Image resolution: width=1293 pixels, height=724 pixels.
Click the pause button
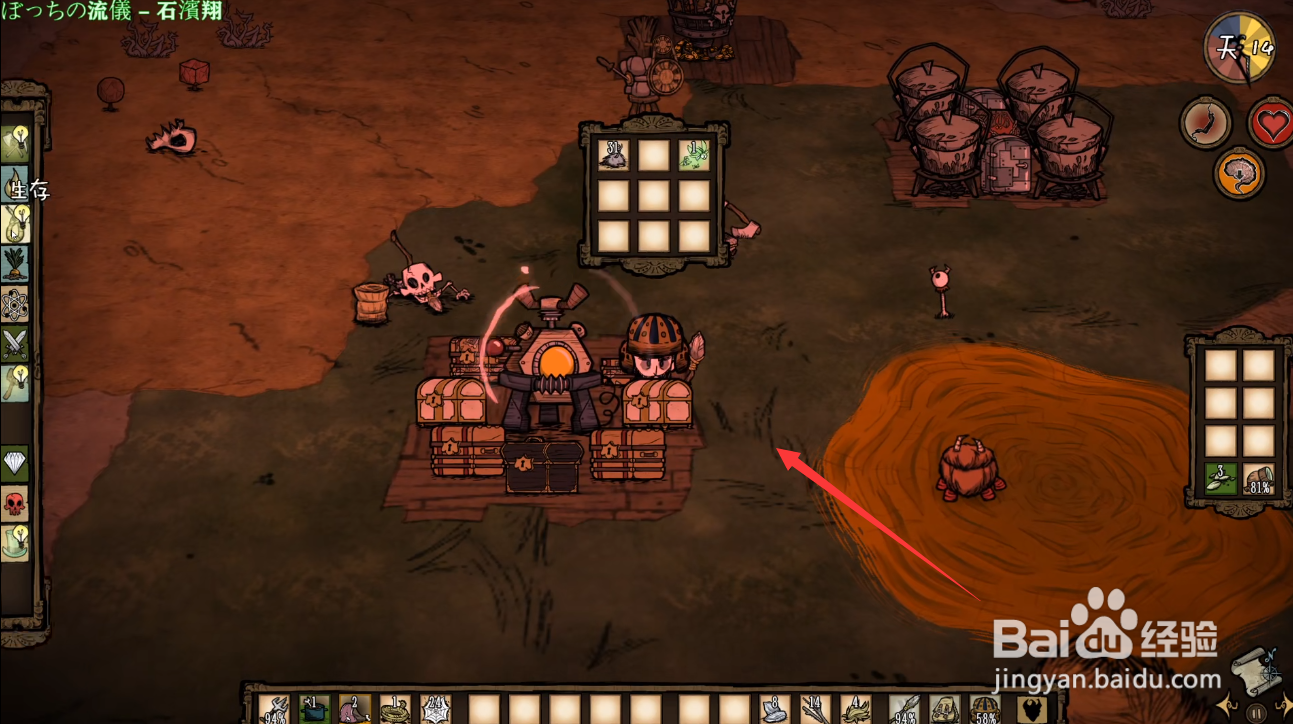(x=1256, y=713)
